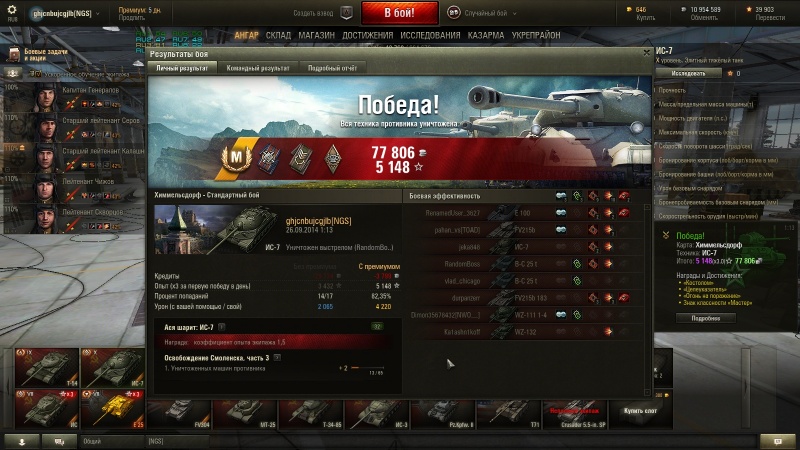Open the 'Подробный отчёт' tab
The width and height of the screenshot is (800, 450).
pos(330,68)
